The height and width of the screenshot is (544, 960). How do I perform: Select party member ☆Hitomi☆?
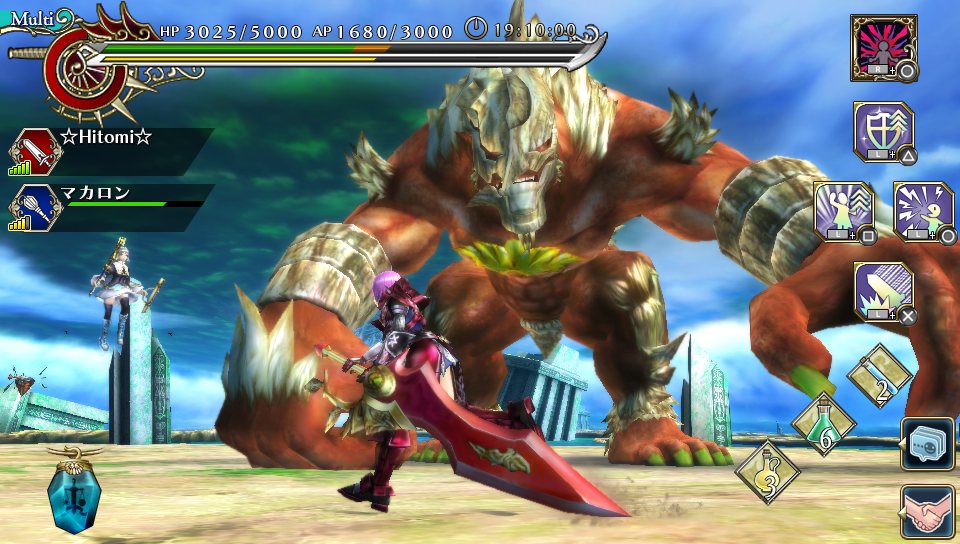105,139
